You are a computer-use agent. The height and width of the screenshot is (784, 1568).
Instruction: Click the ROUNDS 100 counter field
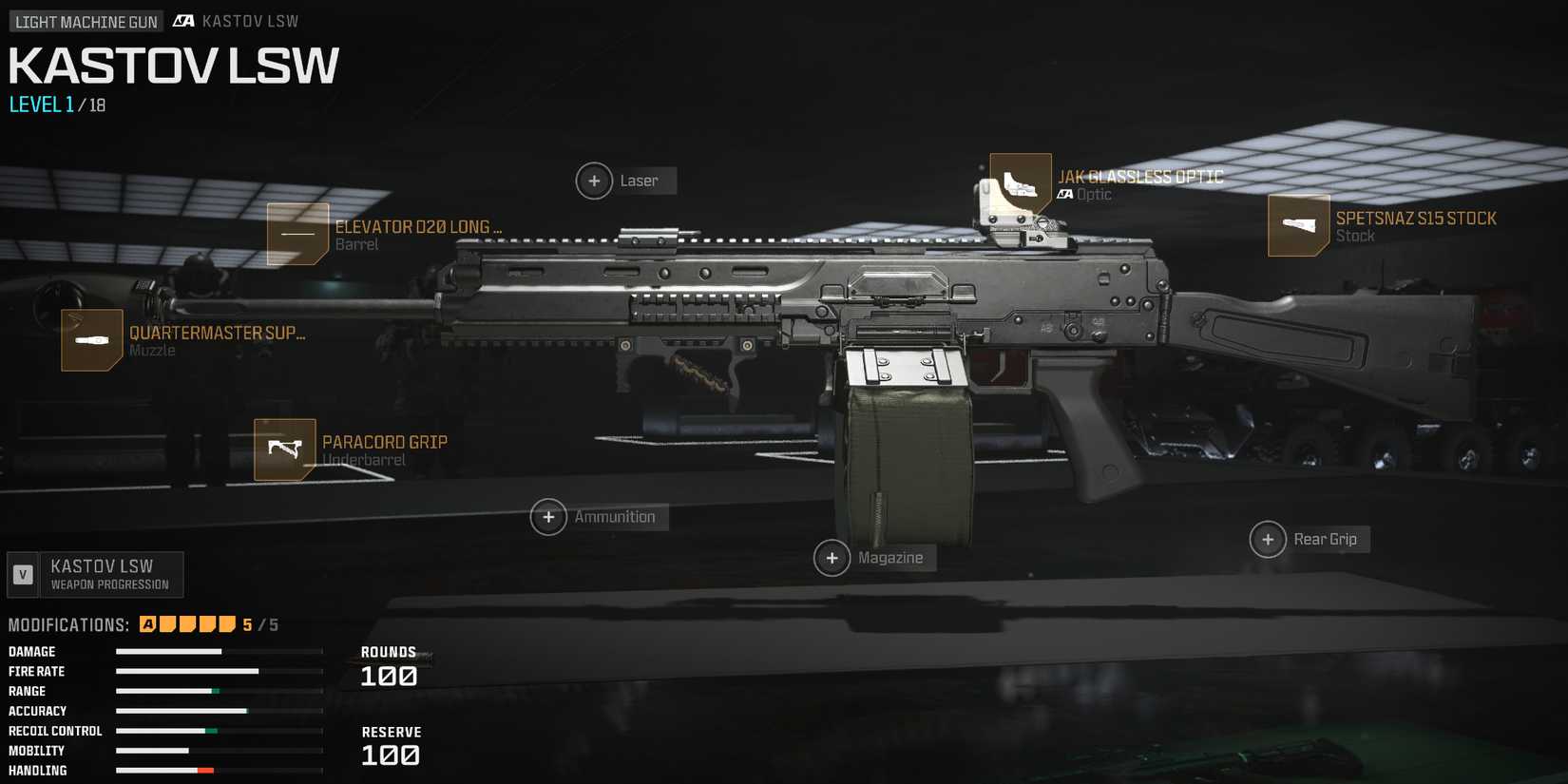[x=390, y=667]
